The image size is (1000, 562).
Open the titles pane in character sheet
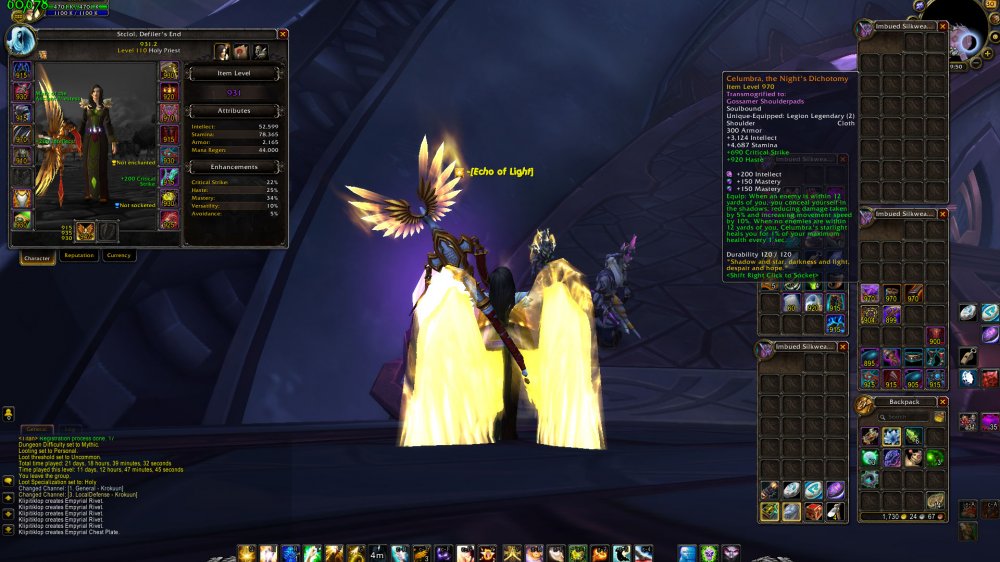241,52
